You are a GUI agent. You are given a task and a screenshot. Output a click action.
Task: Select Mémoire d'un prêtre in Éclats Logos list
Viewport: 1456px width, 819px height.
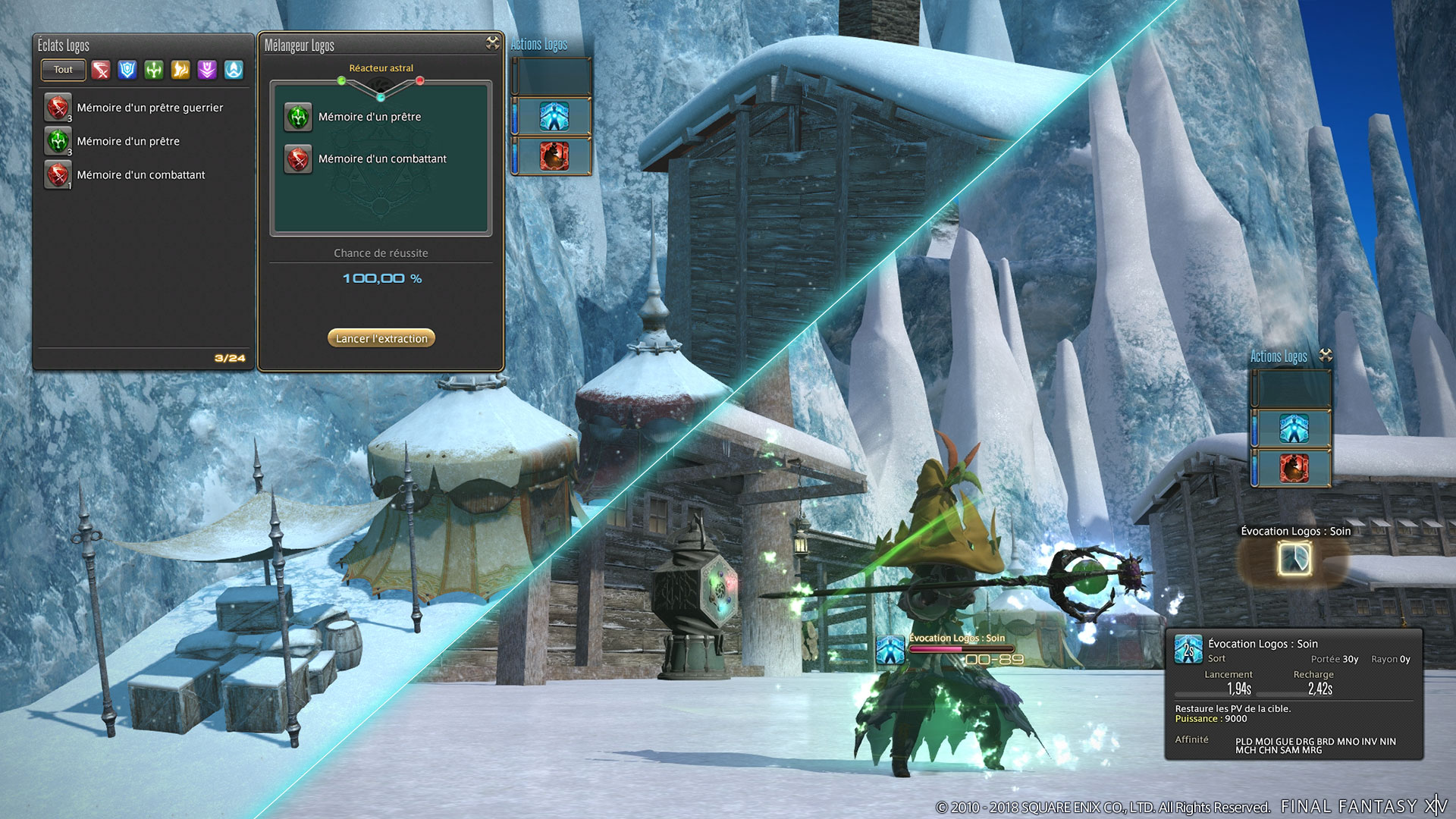click(x=128, y=141)
